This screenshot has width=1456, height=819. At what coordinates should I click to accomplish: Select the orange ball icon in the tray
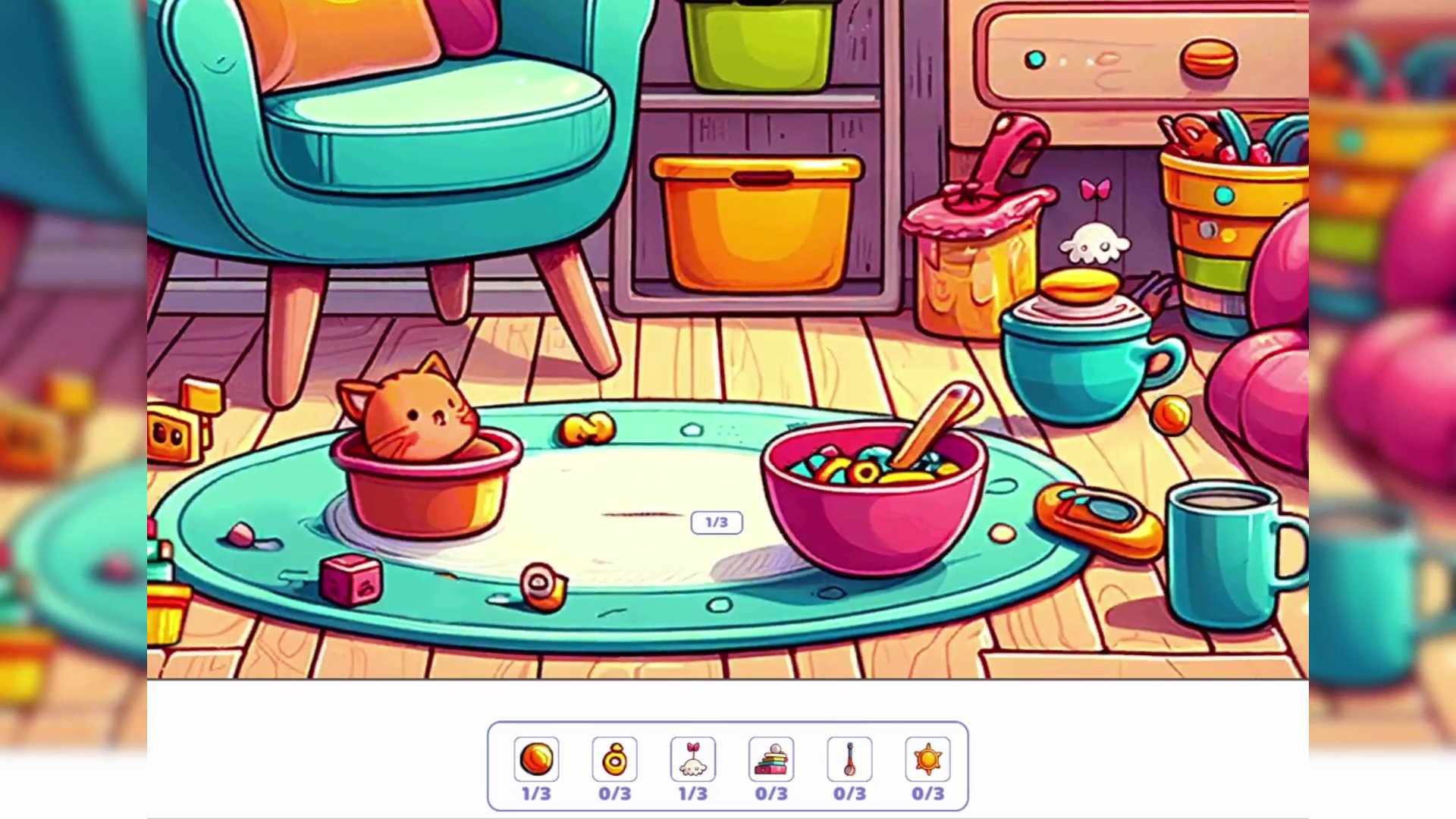click(537, 759)
